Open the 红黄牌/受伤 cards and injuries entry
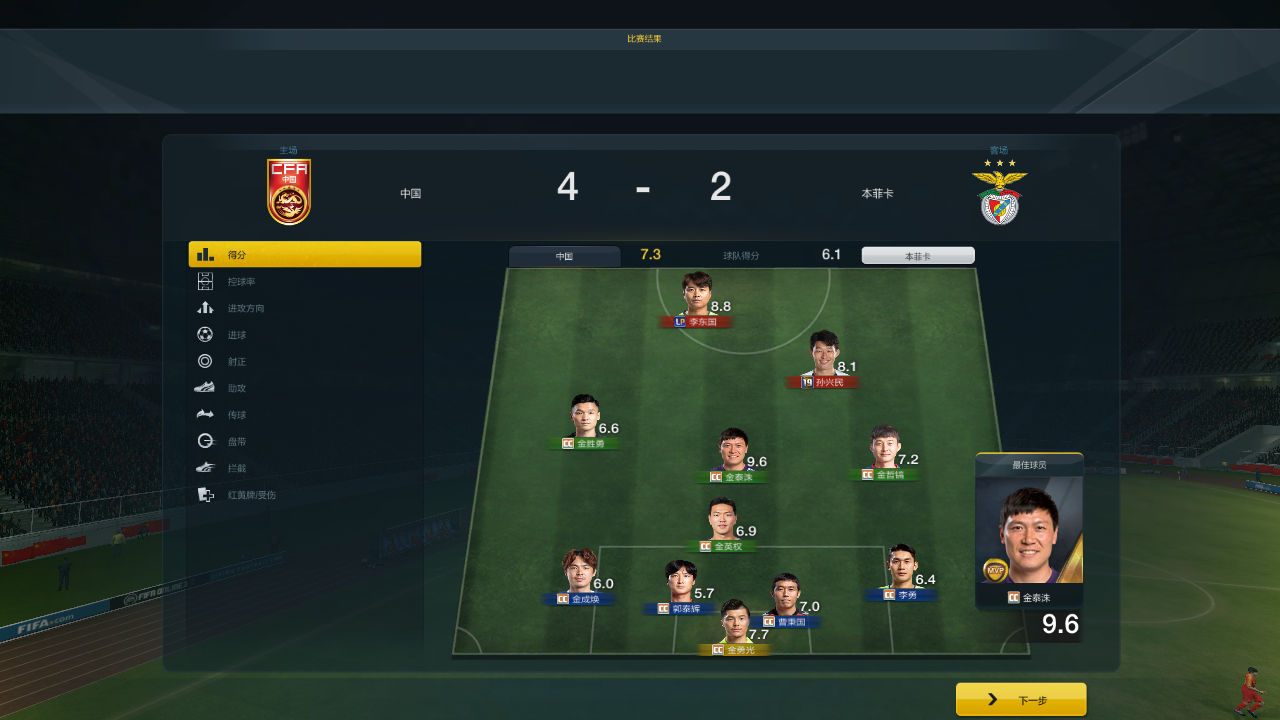 [x=304, y=495]
